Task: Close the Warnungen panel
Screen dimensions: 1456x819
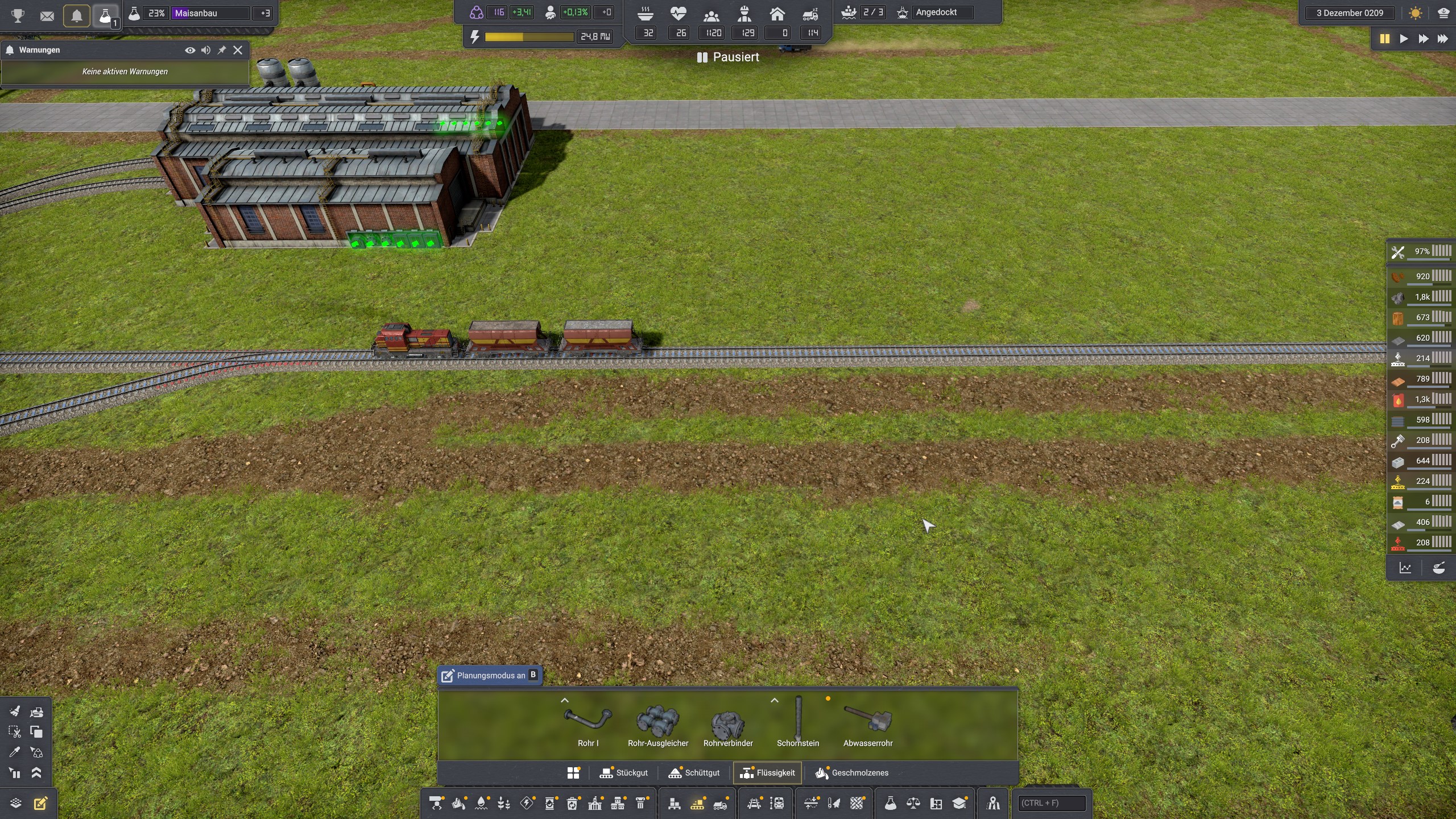Action: tap(238, 50)
